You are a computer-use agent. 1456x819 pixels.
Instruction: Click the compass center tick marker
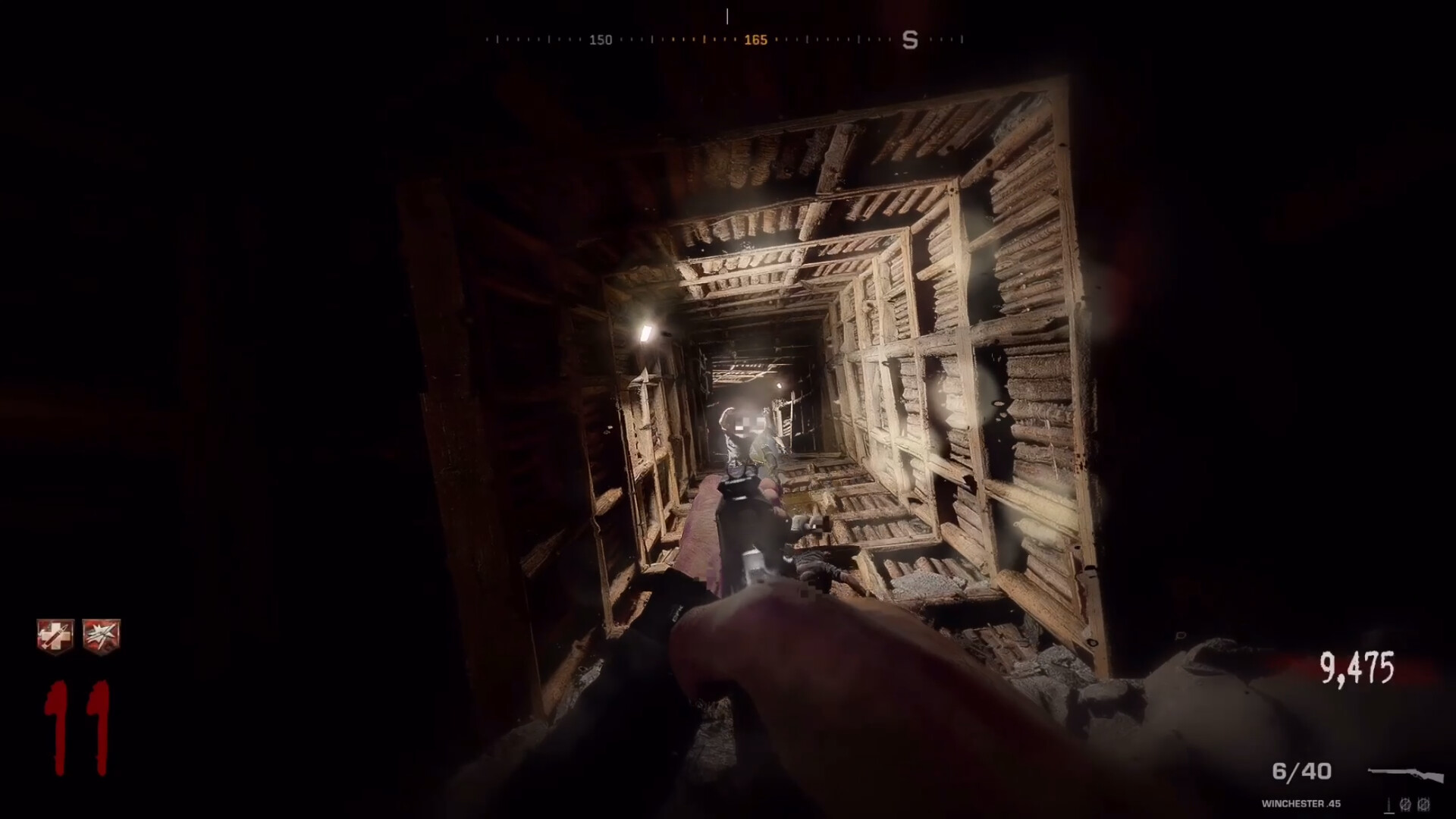click(x=727, y=17)
